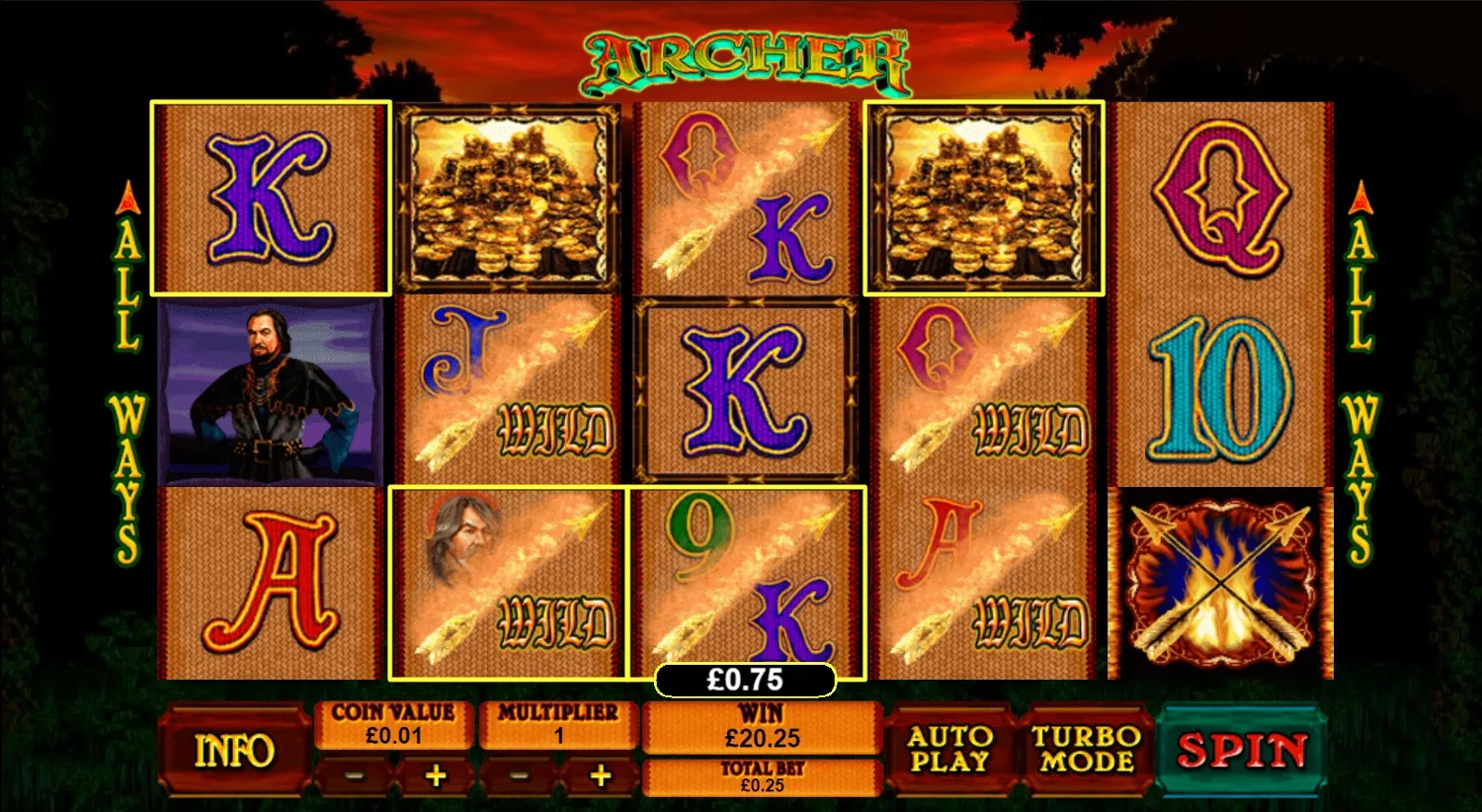Select the crossed flaming arrows scatter symbol
1482x812 pixels.
pyautogui.click(x=1221, y=583)
